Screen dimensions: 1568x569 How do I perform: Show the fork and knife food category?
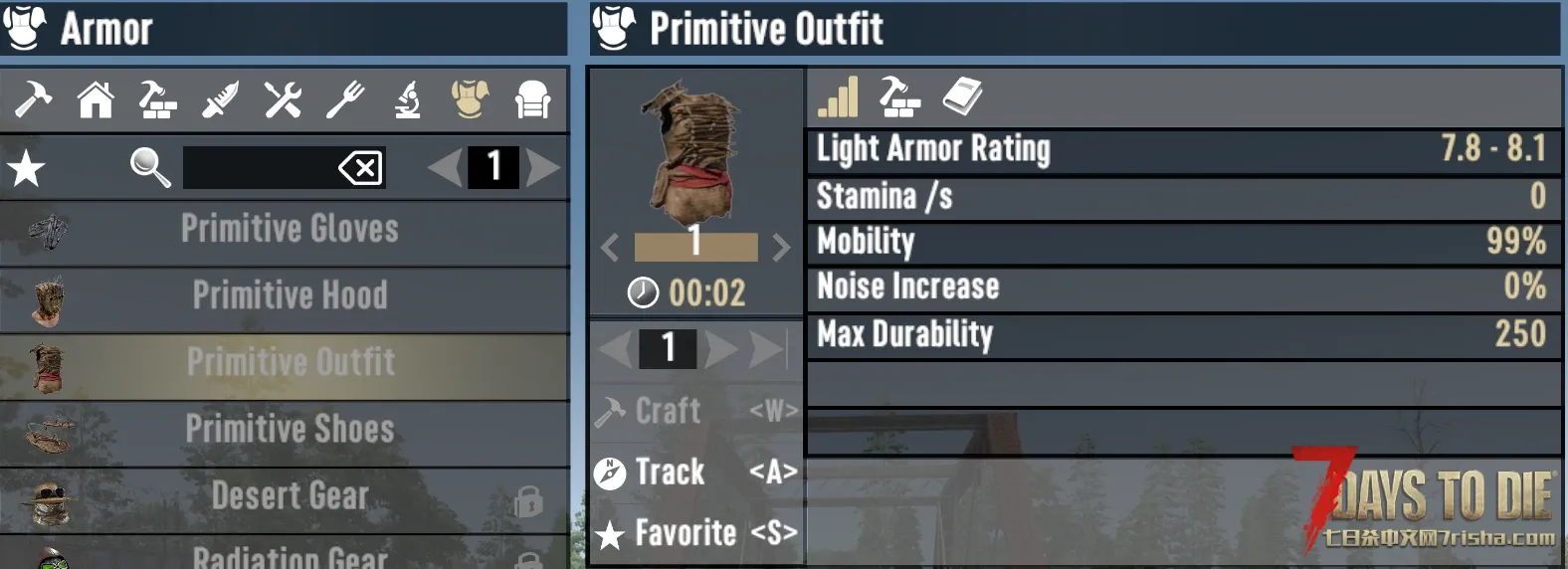pos(345,99)
